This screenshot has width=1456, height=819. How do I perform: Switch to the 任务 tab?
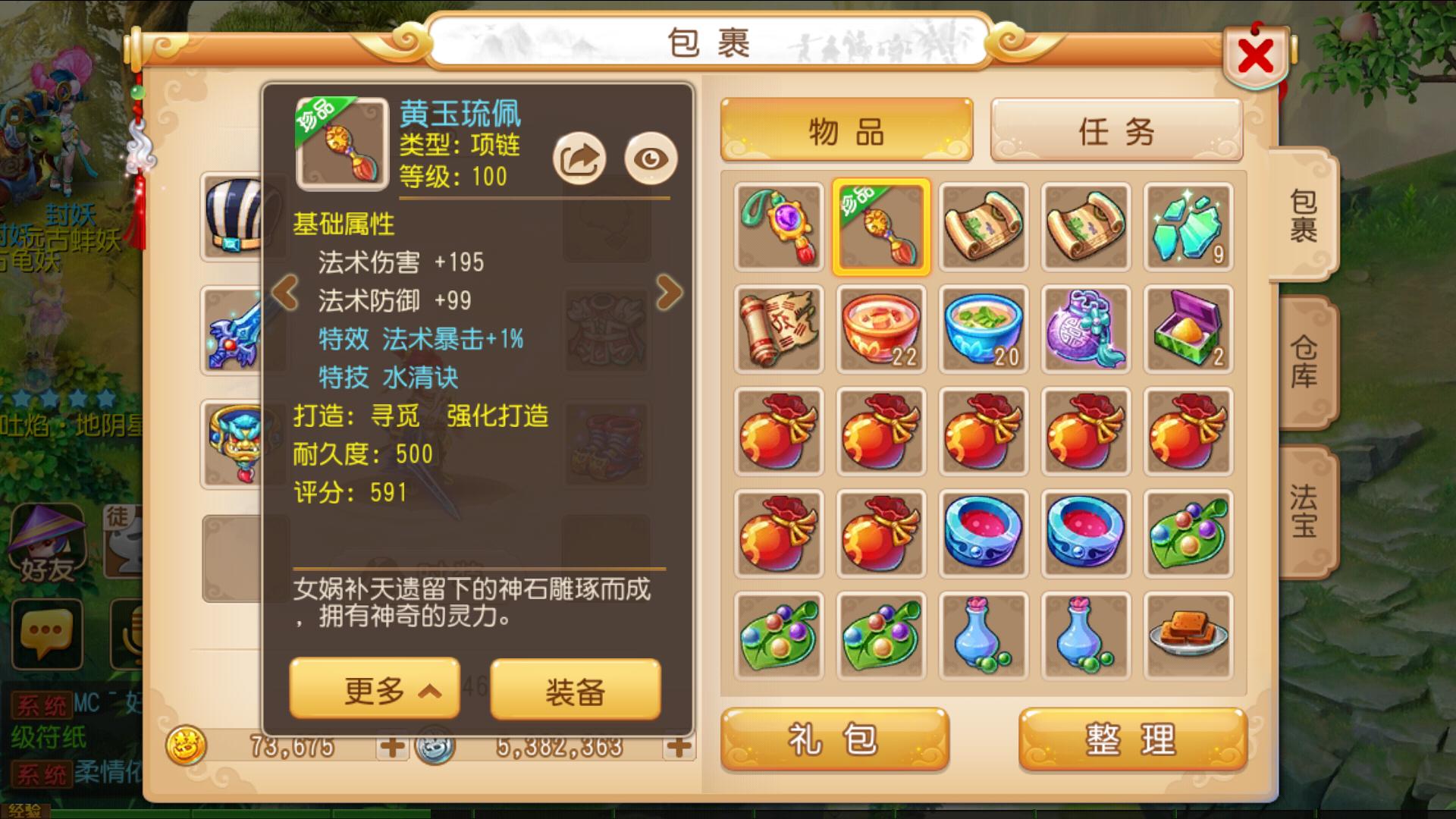pos(1116,130)
